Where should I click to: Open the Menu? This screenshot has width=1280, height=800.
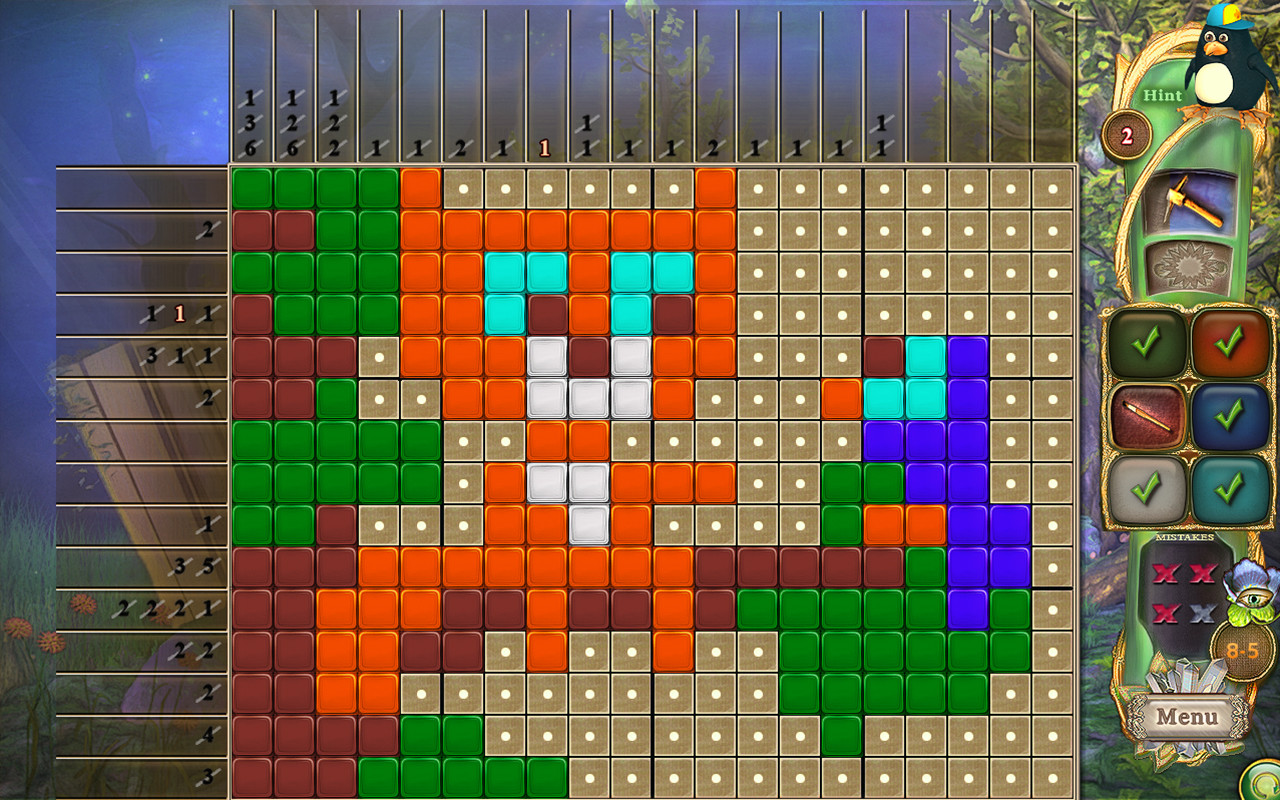point(1187,717)
